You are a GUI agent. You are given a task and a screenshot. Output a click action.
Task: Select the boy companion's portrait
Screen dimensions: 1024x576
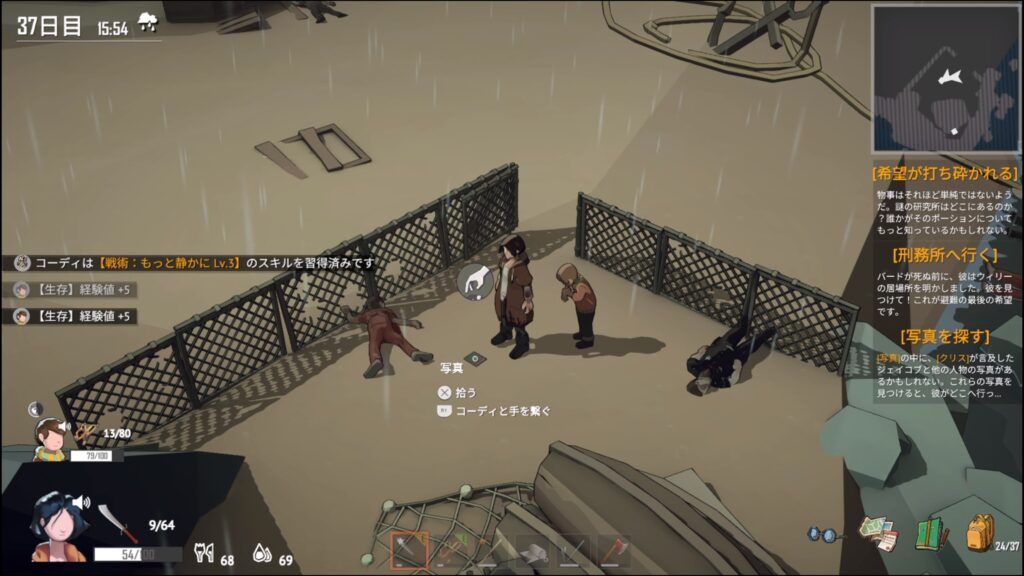[49, 437]
